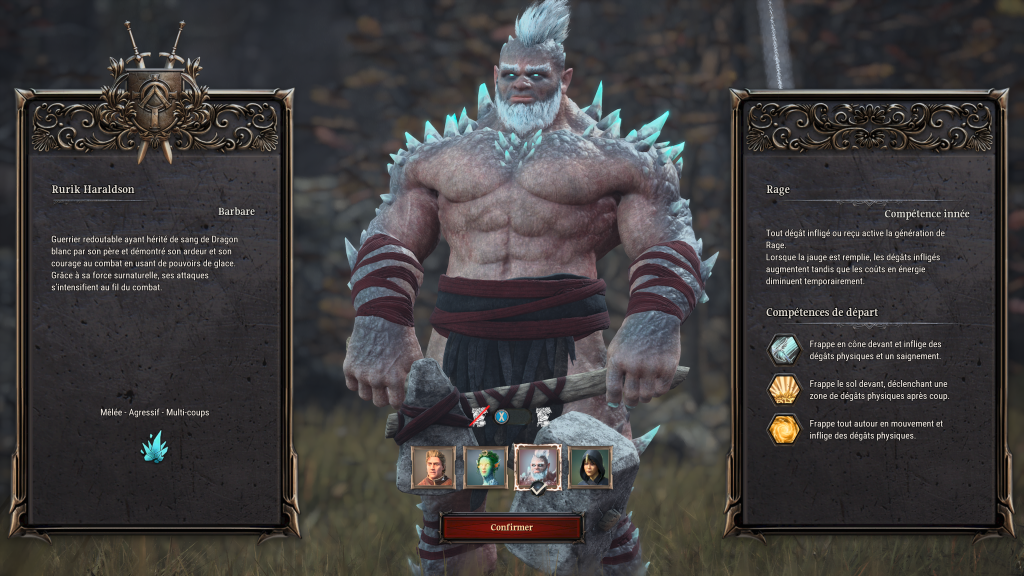The height and width of the screenshot is (576, 1024).
Task: Inspect the ground slam skill icon
Action: tap(783, 390)
